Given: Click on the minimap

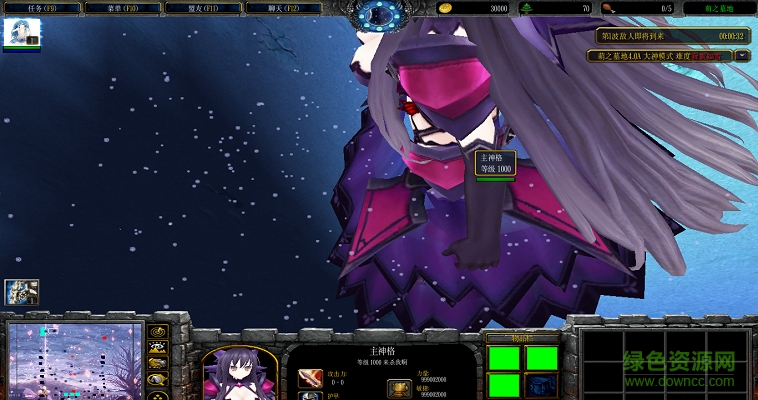Looking at the screenshot, I should click(x=75, y=360).
